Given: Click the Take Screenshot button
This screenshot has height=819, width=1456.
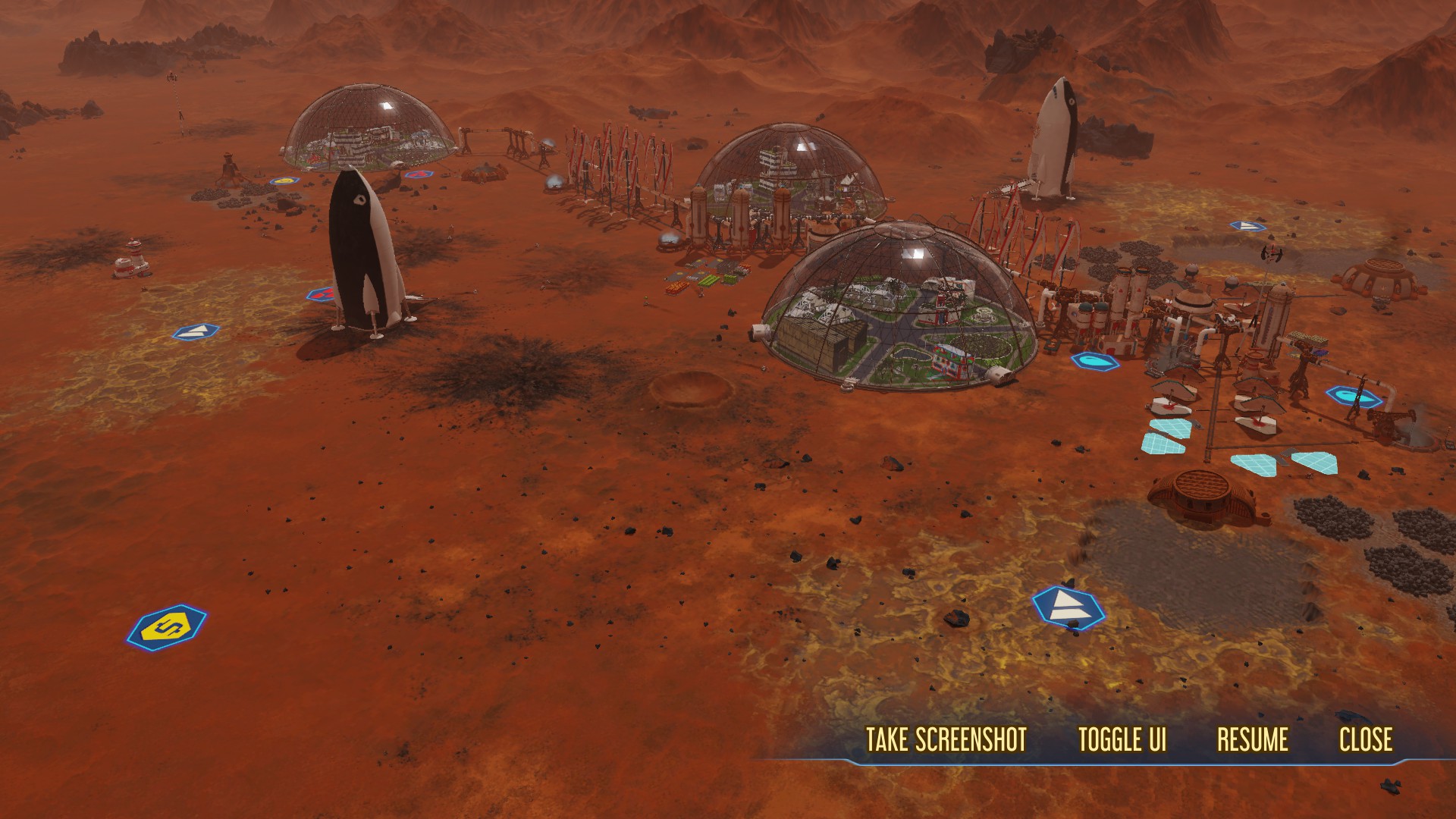Looking at the screenshot, I should point(946,739).
